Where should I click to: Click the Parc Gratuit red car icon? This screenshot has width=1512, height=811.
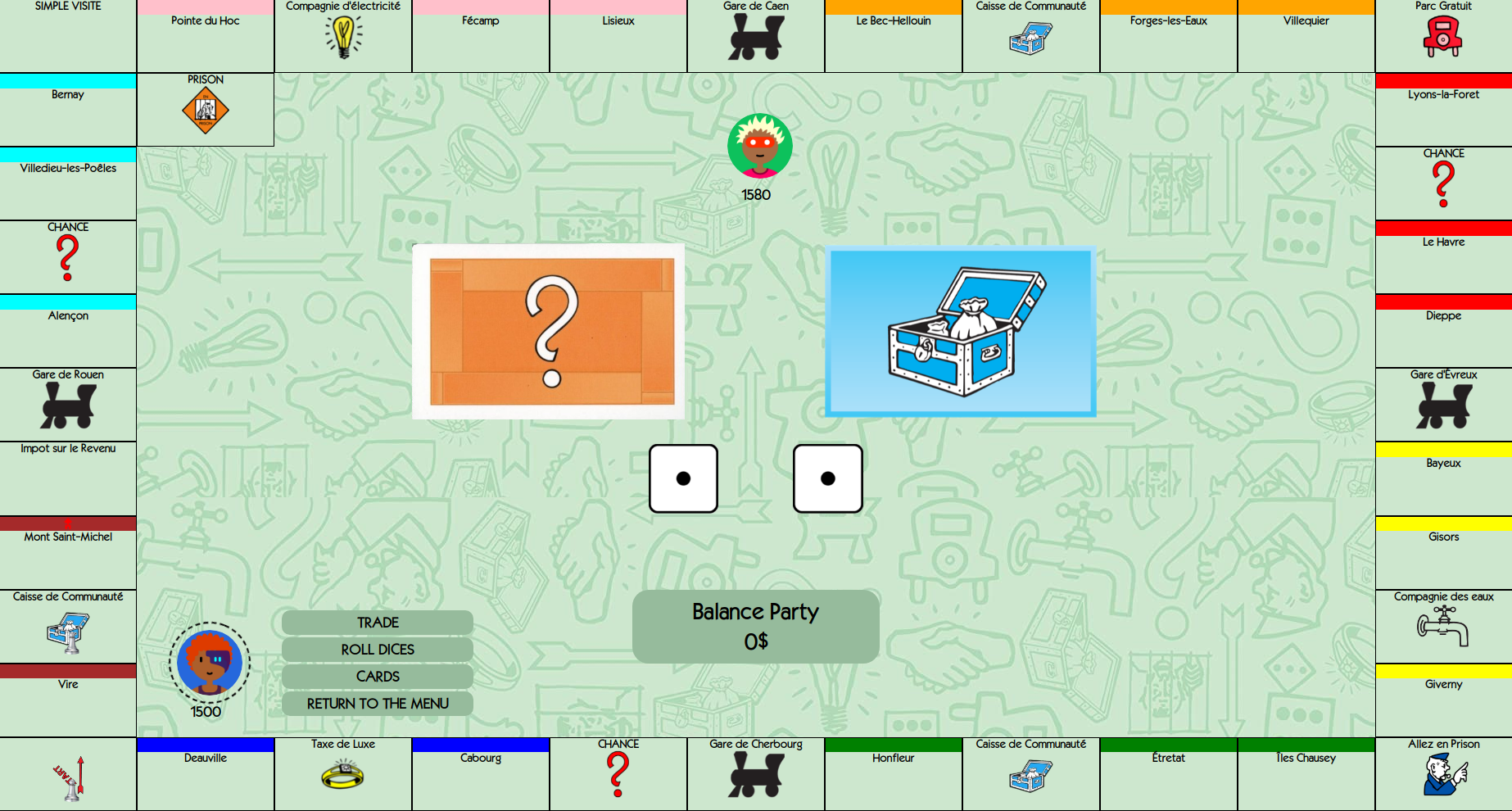click(x=1443, y=37)
